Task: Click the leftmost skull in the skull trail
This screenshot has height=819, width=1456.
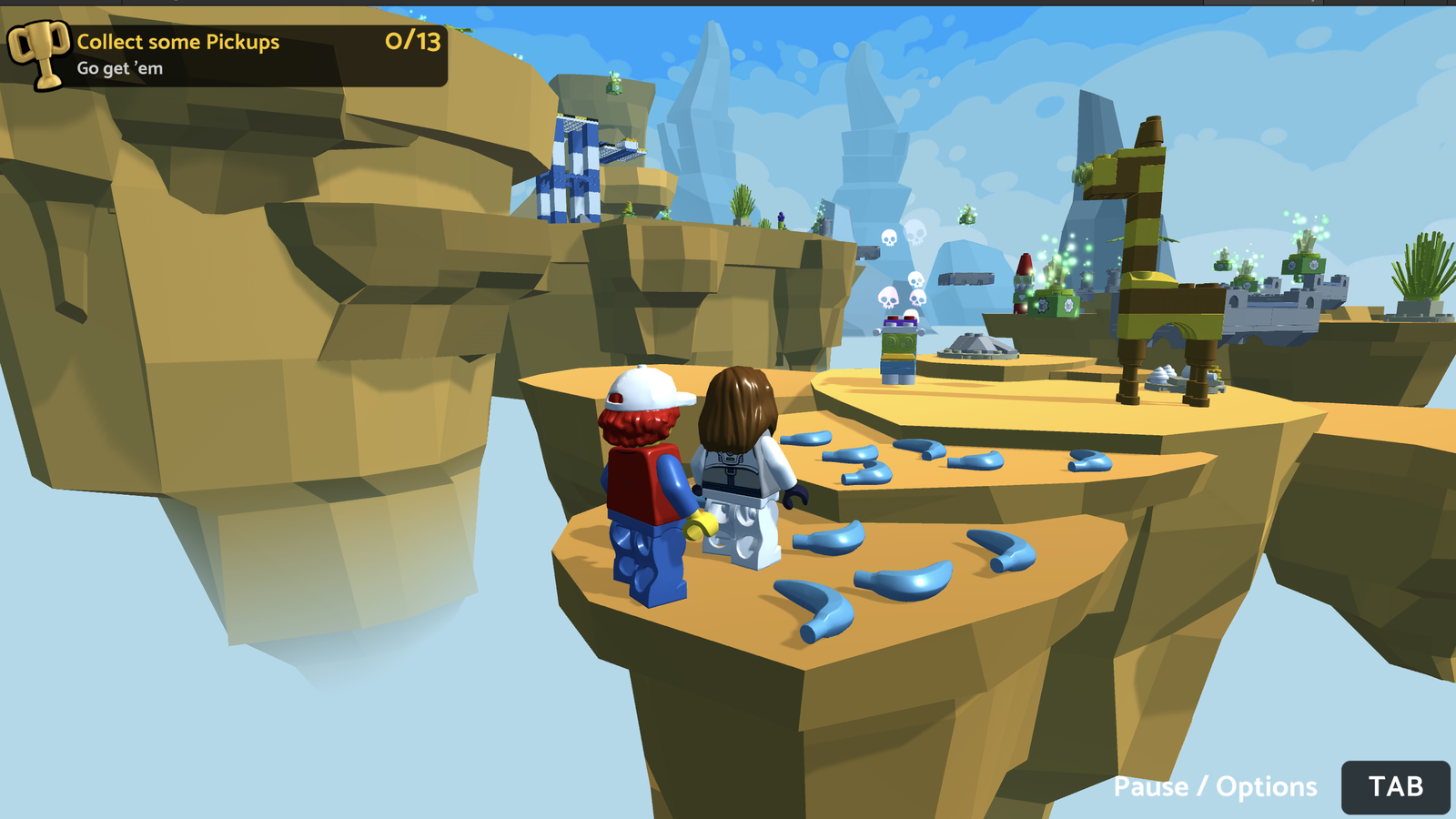Action: tap(888, 298)
